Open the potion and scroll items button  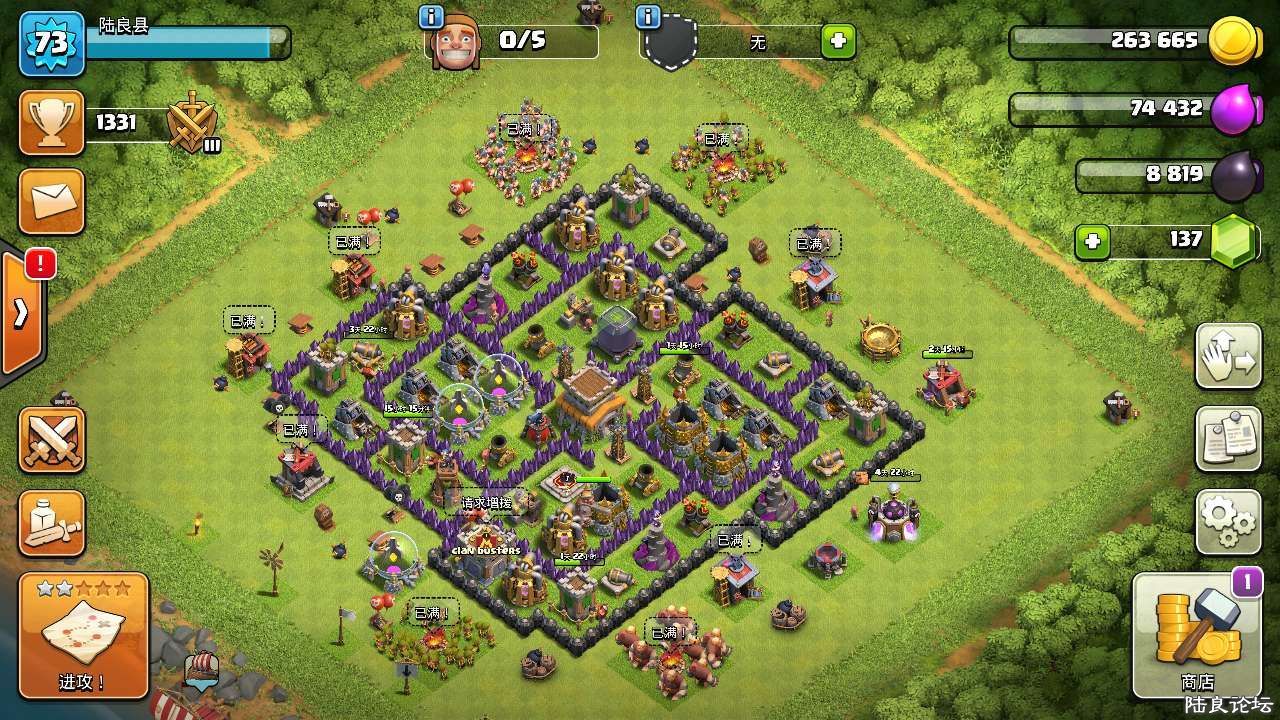tap(52, 522)
